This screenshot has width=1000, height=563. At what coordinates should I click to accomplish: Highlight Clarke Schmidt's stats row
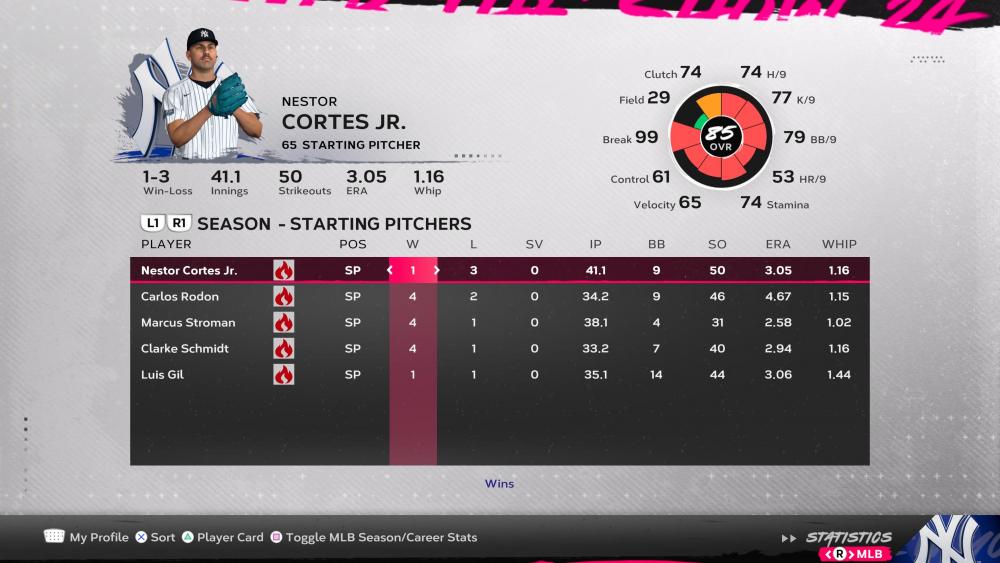coord(185,348)
